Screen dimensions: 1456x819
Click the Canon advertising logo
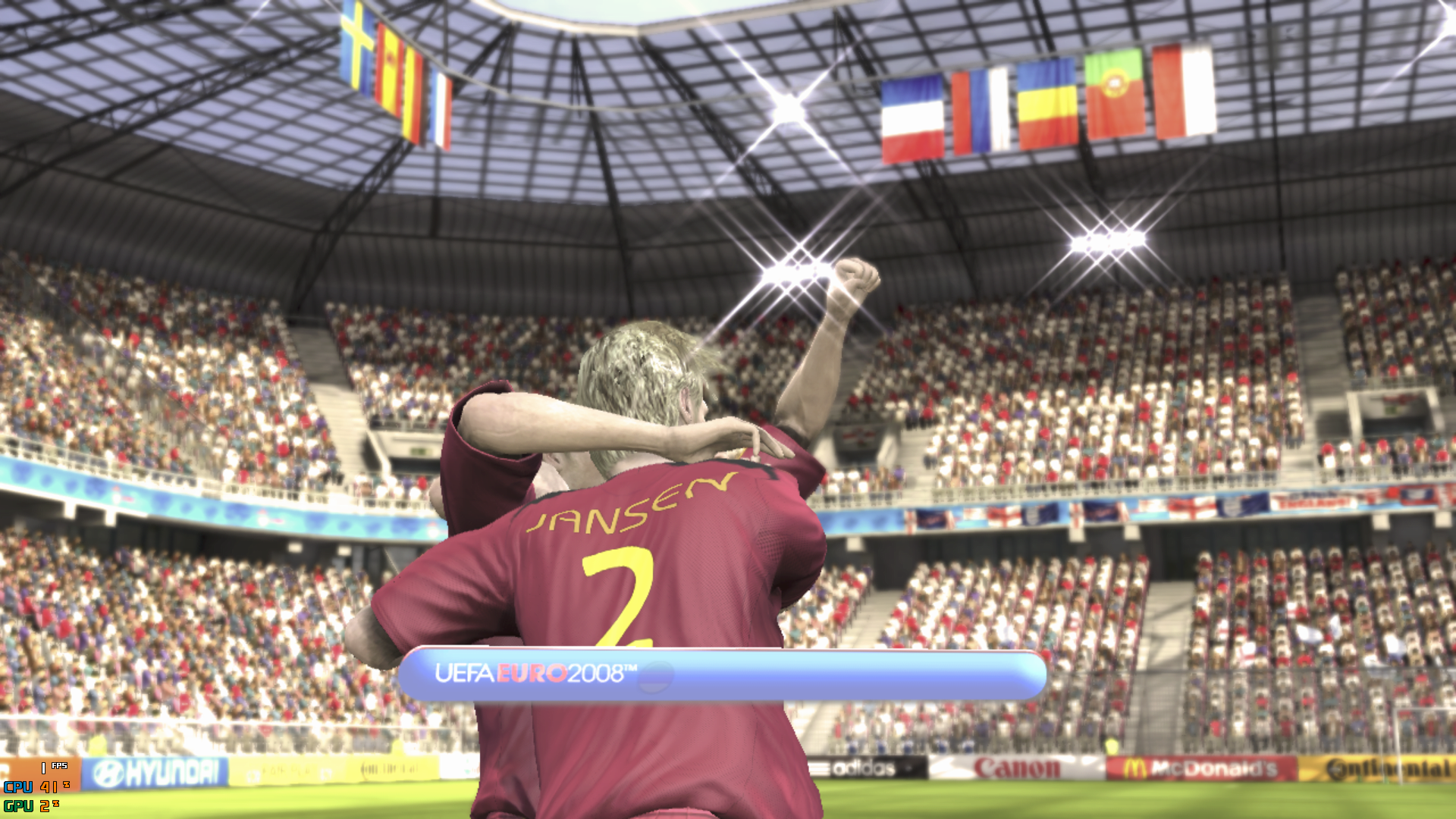click(1015, 767)
